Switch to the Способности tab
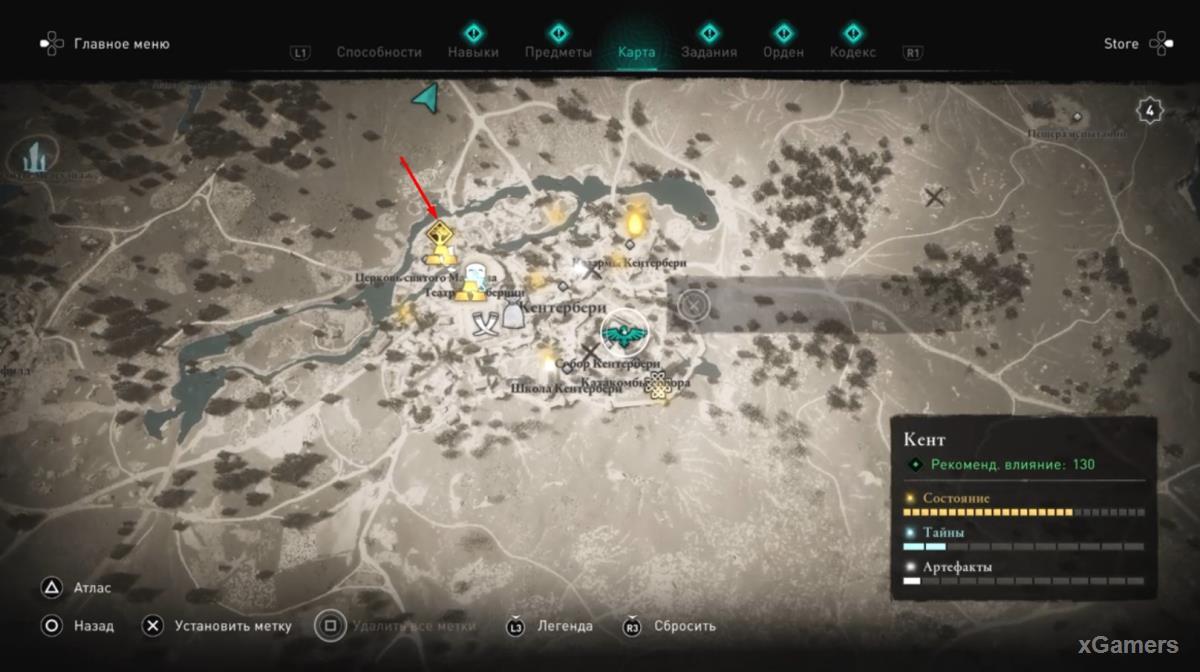The height and width of the screenshot is (672, 1200). [x=378, y=52]
